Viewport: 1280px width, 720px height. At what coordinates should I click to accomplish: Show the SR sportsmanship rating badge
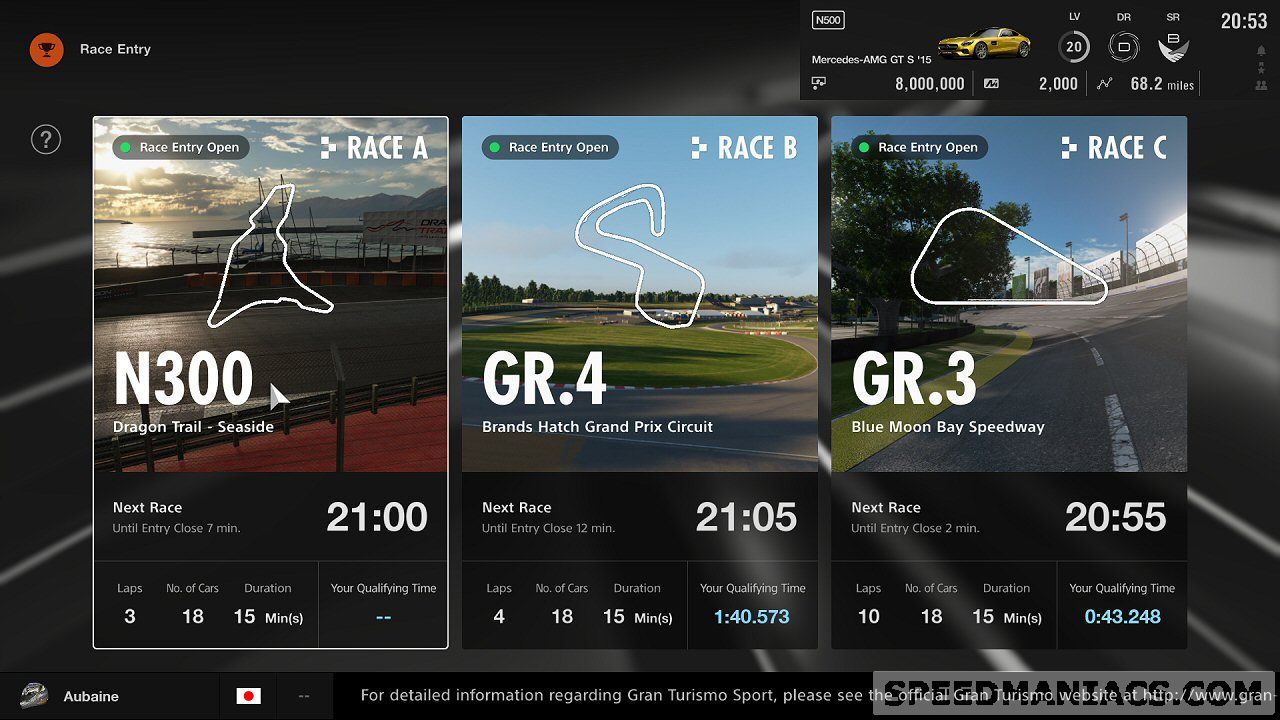coord(1173,46)
